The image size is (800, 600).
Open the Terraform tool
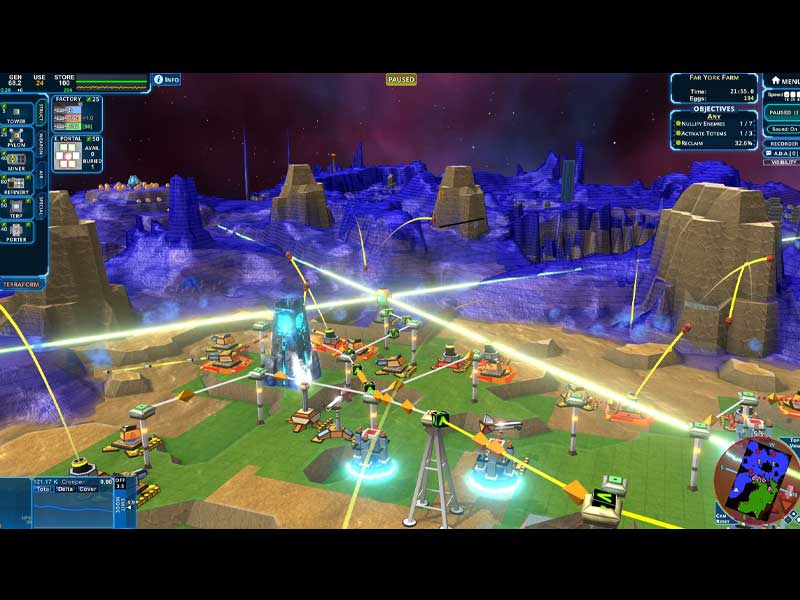pos(24,284)
